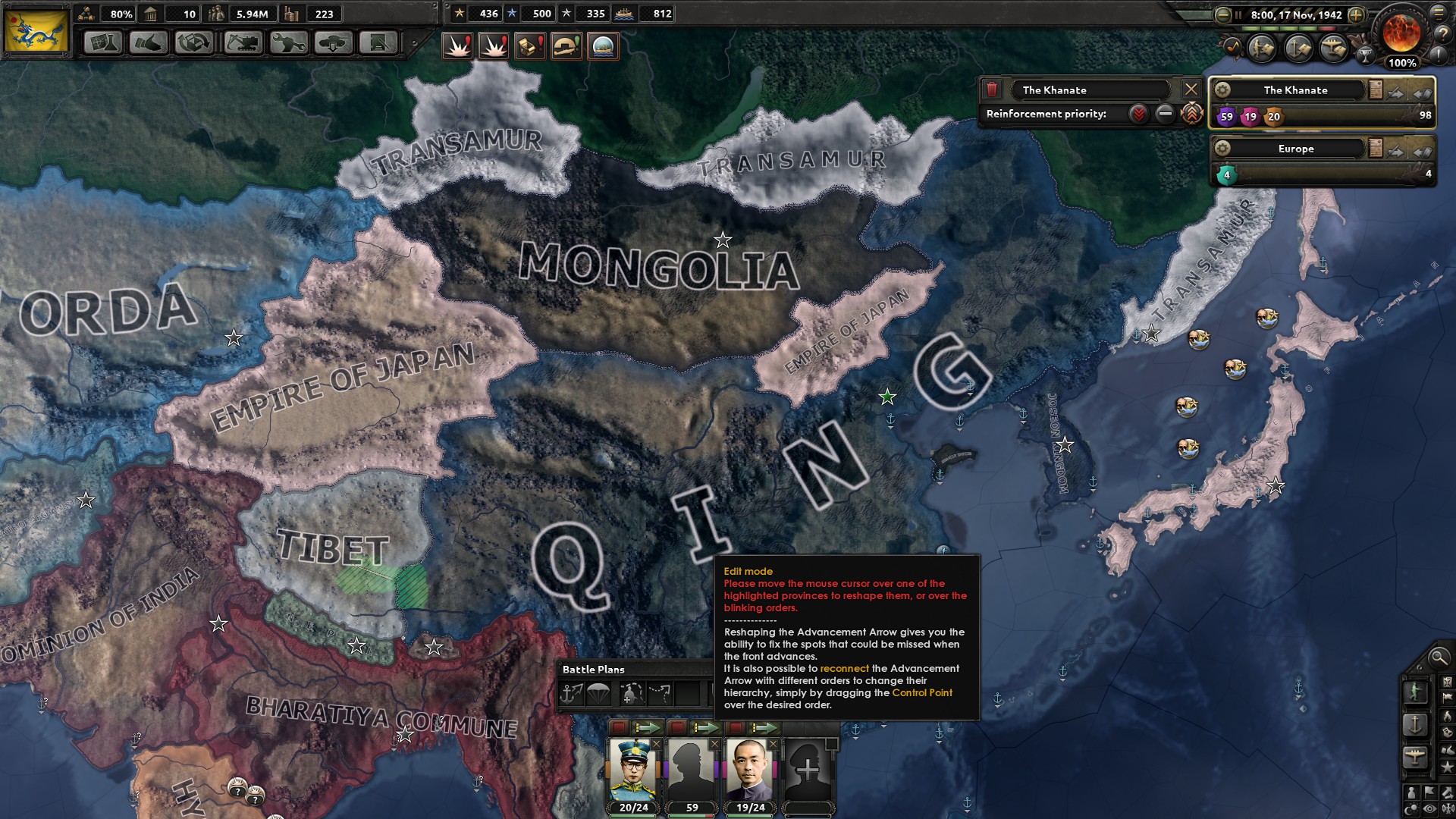Image resolution: width=1456 pixels, height=819 pixels.
Task: Select the paradrop order icon
Action: (x=598, y=694)
